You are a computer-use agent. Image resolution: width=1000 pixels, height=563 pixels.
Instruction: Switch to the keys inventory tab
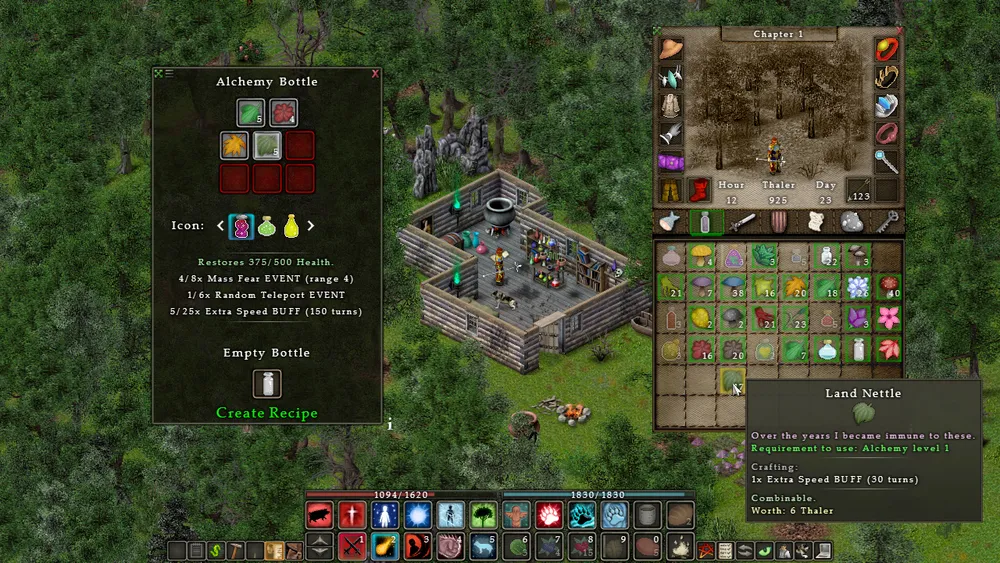click(x=887, y=222)
